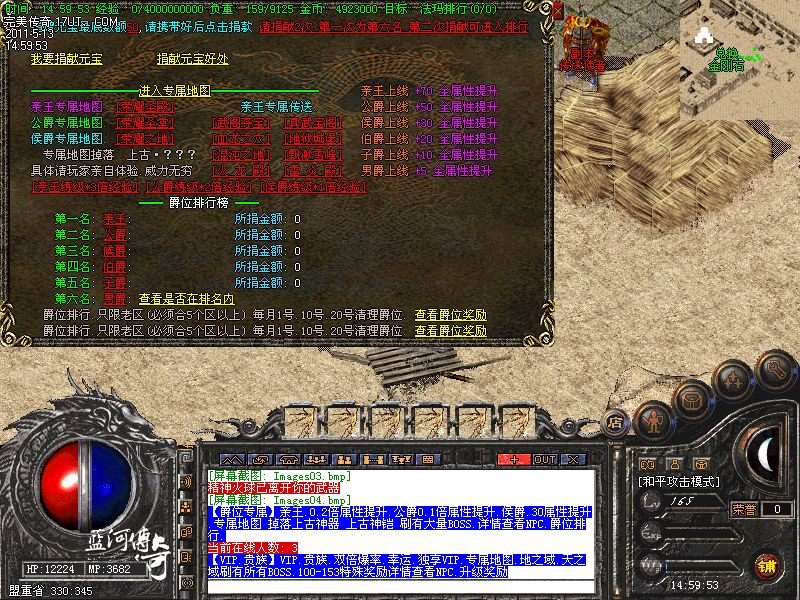Select 公爵练级*2倍经验 leveling option
Viewport: 800px width, 600px height.
pos(198,186)
